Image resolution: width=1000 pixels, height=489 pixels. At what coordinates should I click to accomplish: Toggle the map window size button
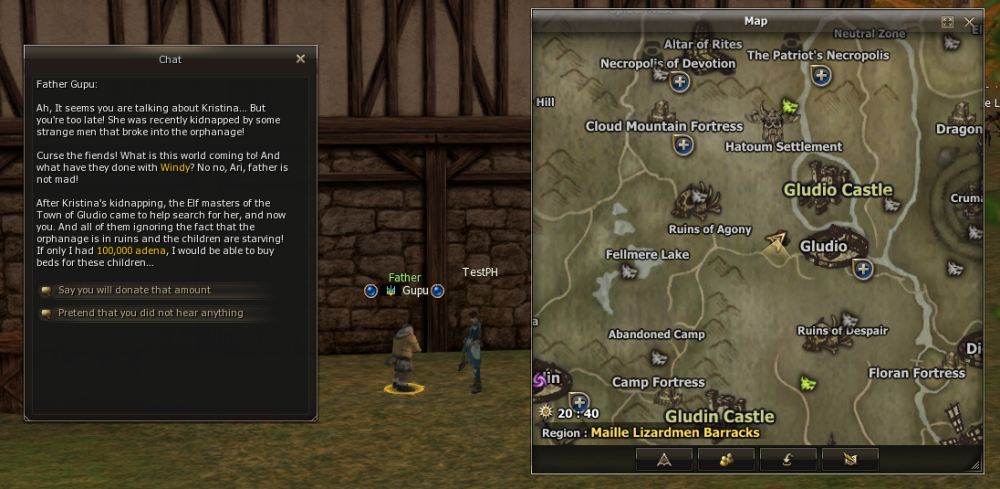(x=947, y=21)
